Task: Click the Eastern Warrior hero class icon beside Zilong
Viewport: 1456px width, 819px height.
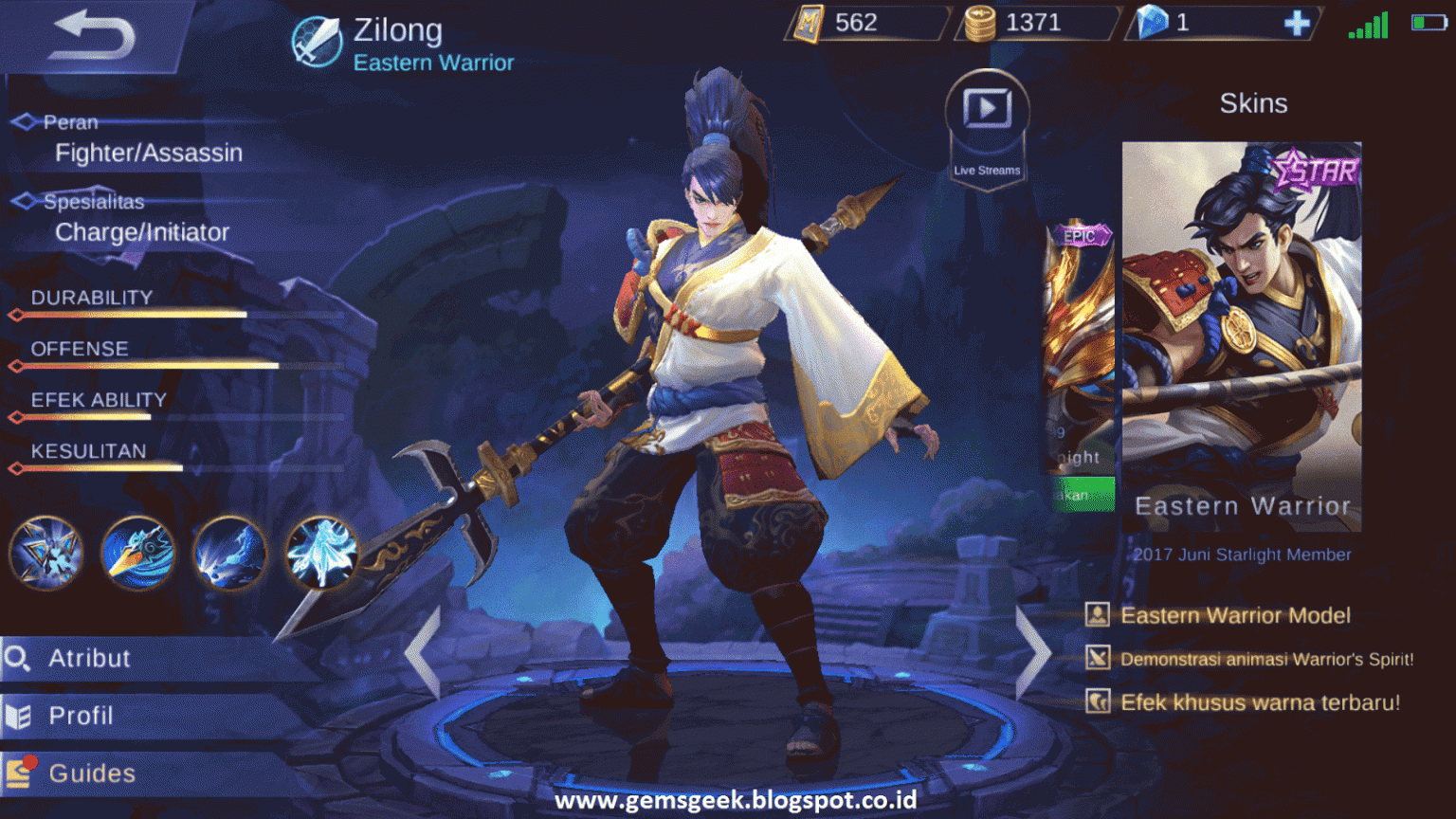Action: coord(316,40)
